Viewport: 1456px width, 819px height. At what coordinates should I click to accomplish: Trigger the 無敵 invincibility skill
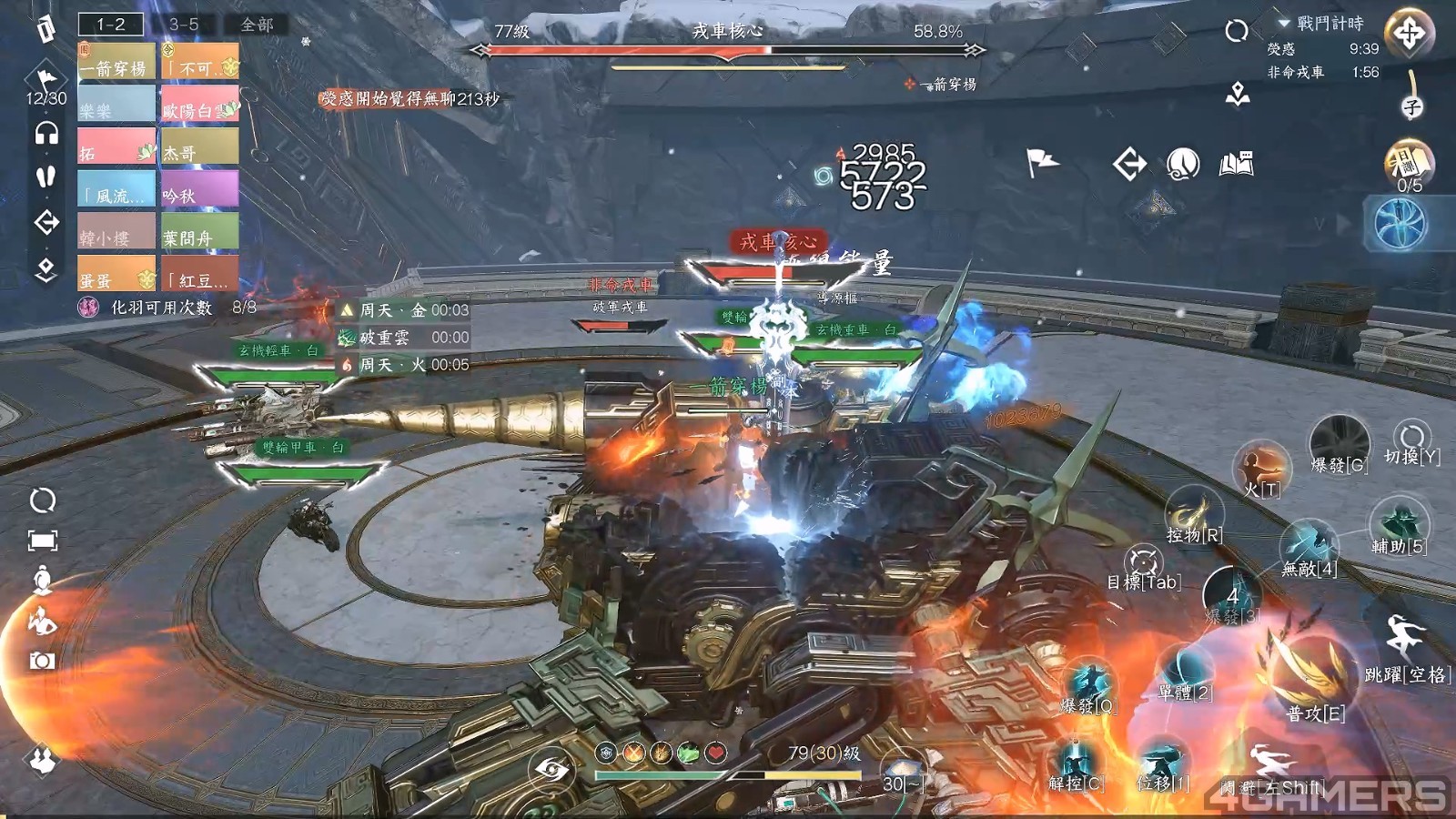click(x=1309, y=546)
